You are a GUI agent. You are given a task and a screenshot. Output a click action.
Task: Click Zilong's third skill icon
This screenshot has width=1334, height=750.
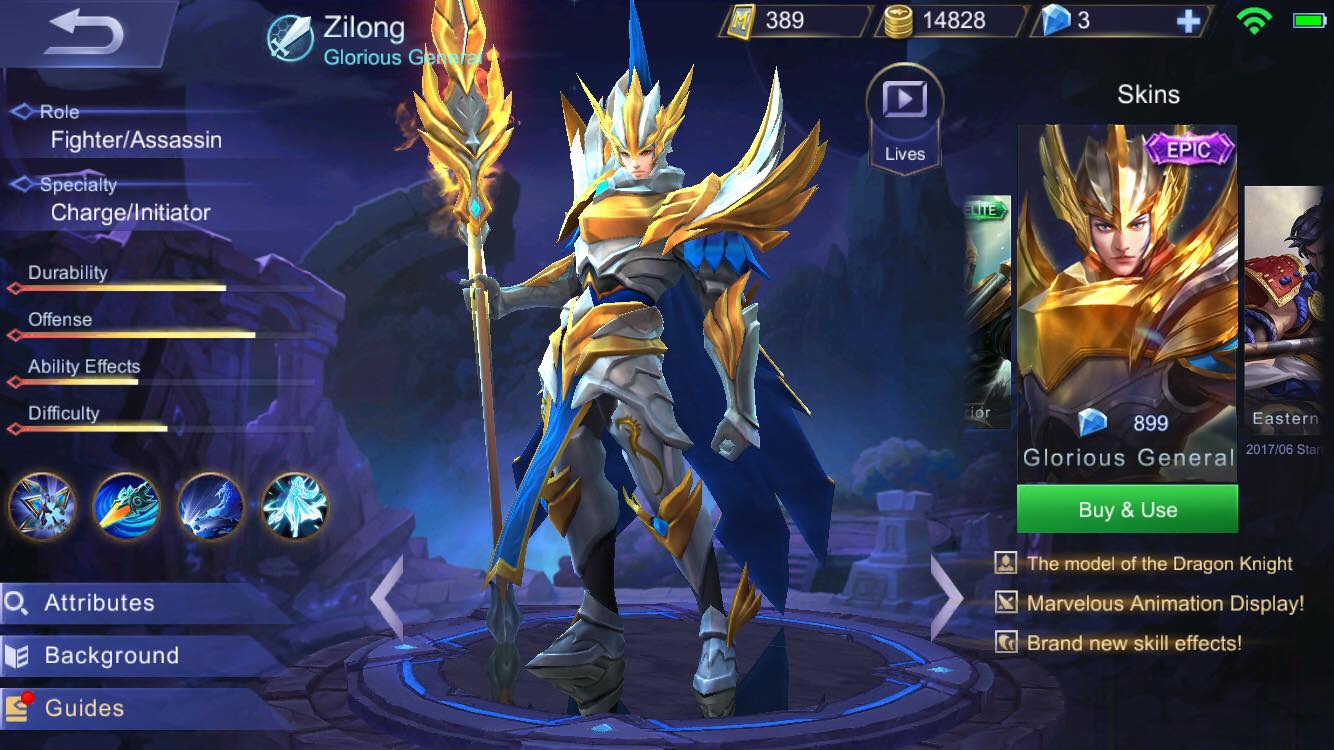point(210,507)
